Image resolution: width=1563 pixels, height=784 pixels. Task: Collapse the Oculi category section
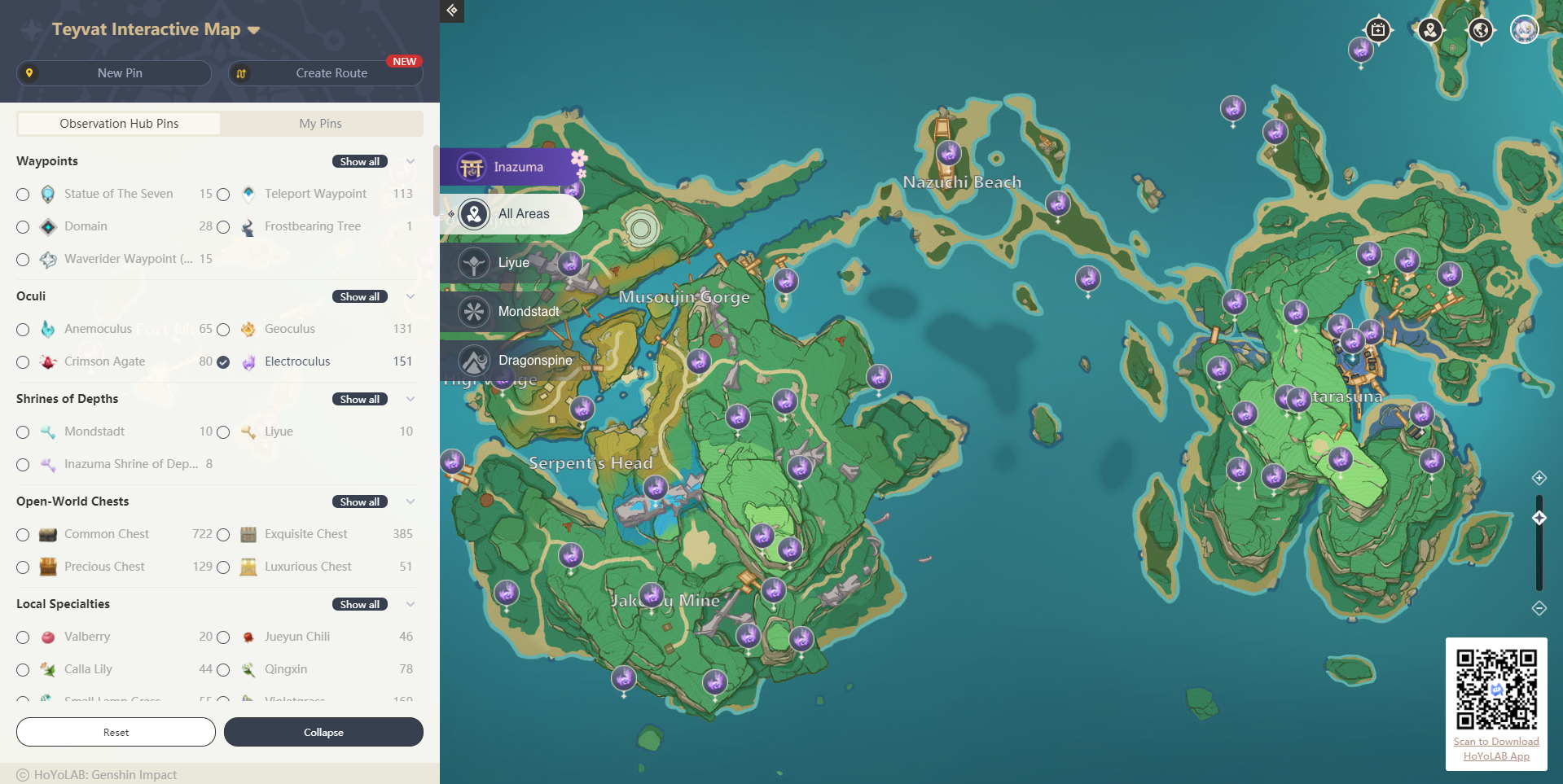pyautogui.click(x=411, y=296)
